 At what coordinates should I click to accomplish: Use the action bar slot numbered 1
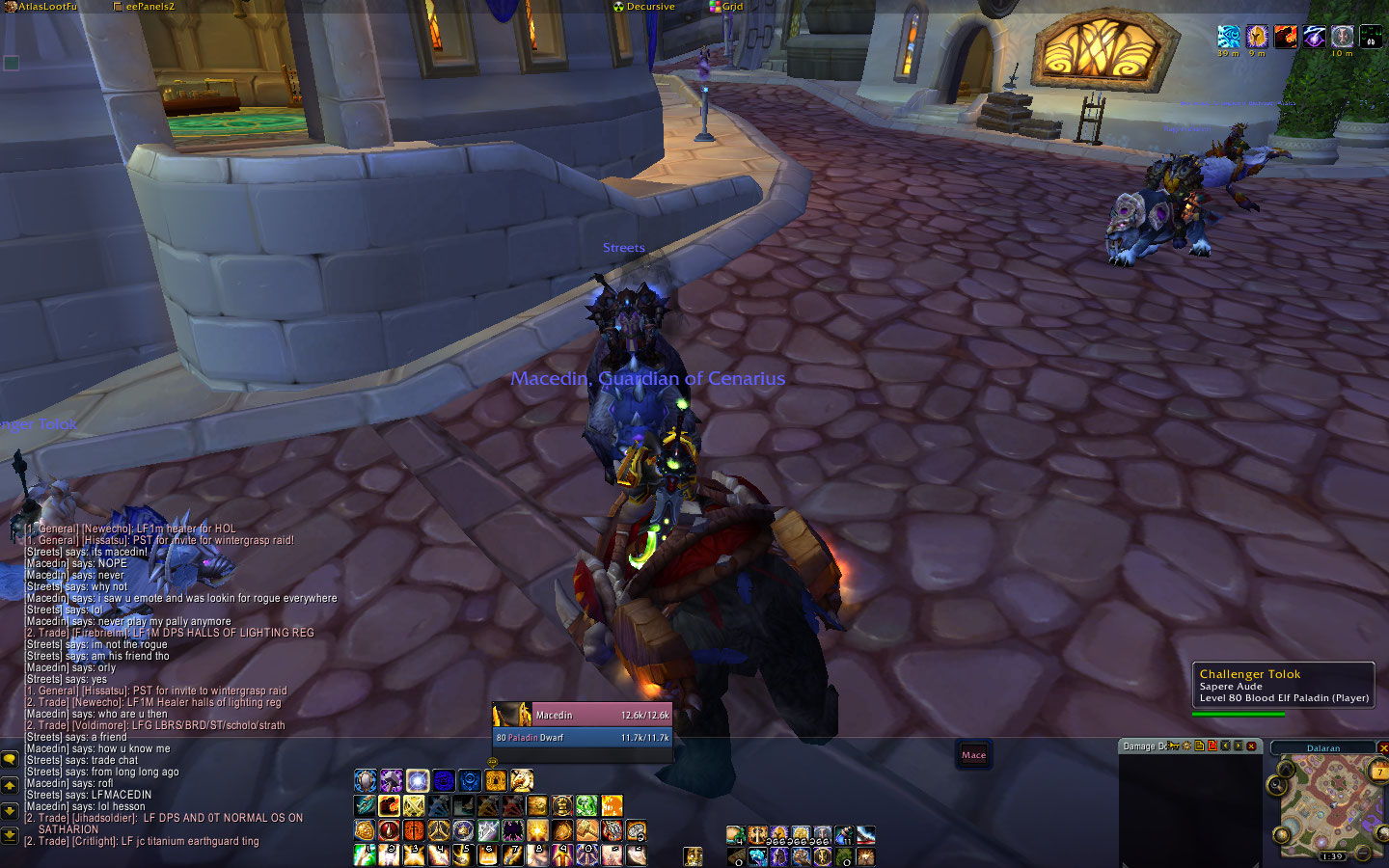pos(365,854)
